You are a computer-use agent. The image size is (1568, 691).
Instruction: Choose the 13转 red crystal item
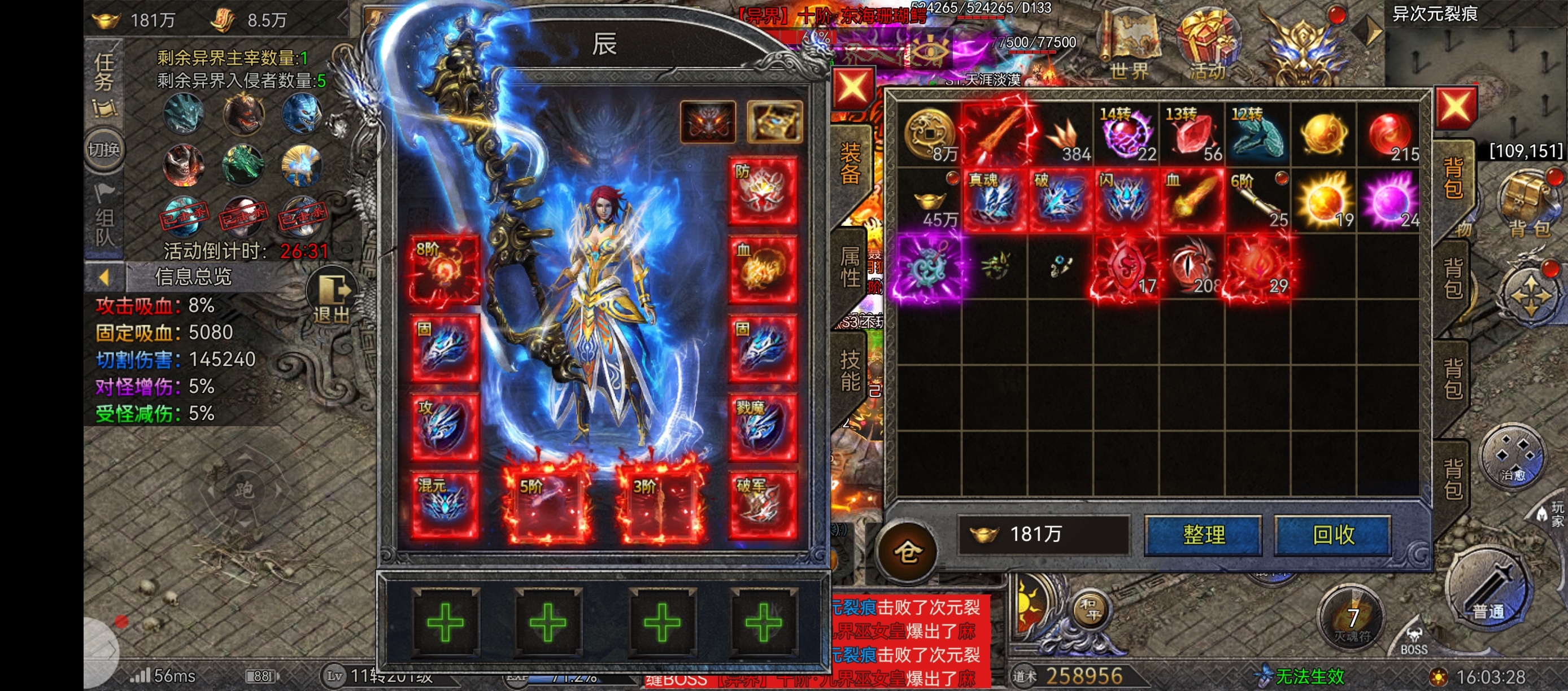point(1192,135)
